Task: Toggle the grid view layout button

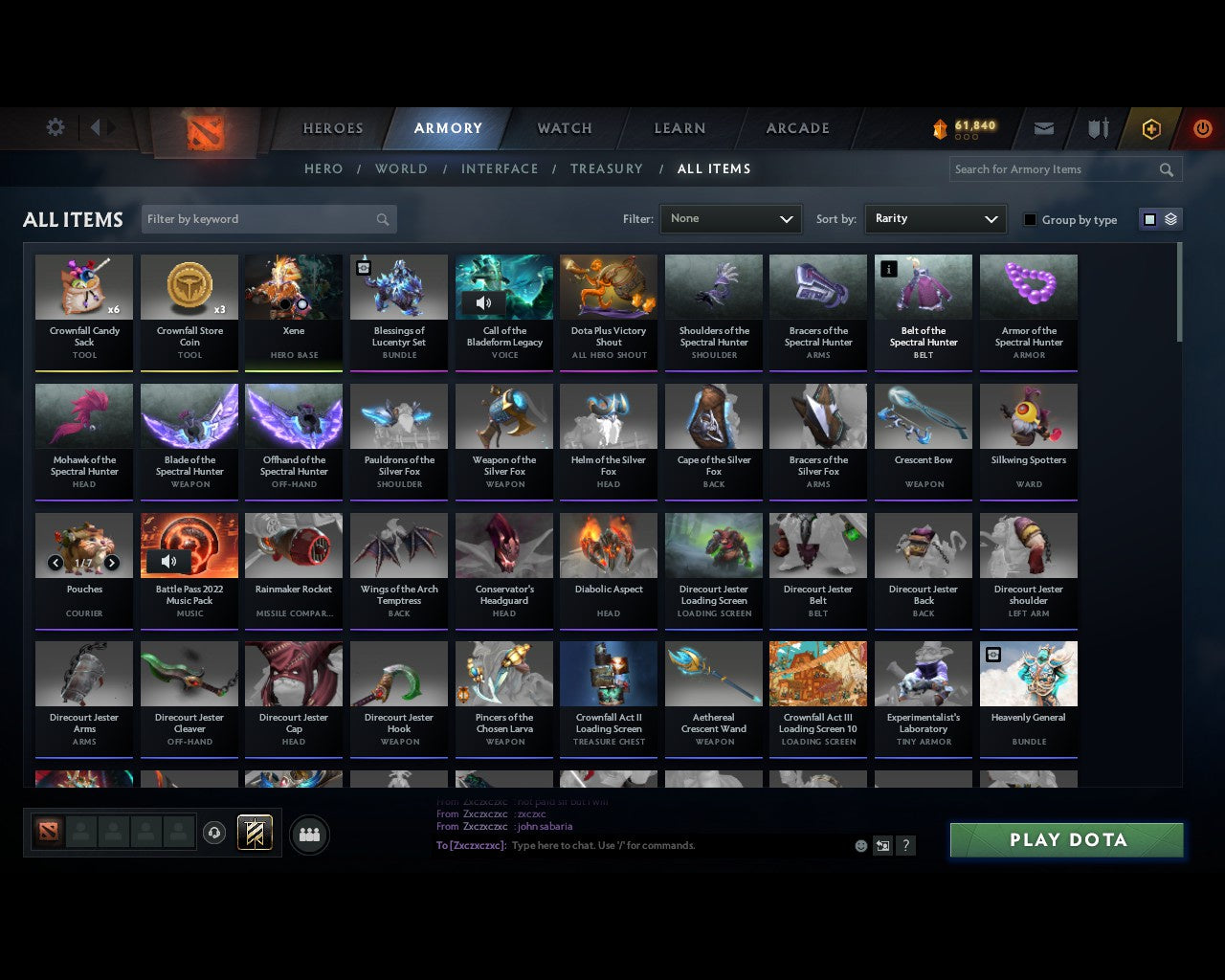Action: 1149,218
